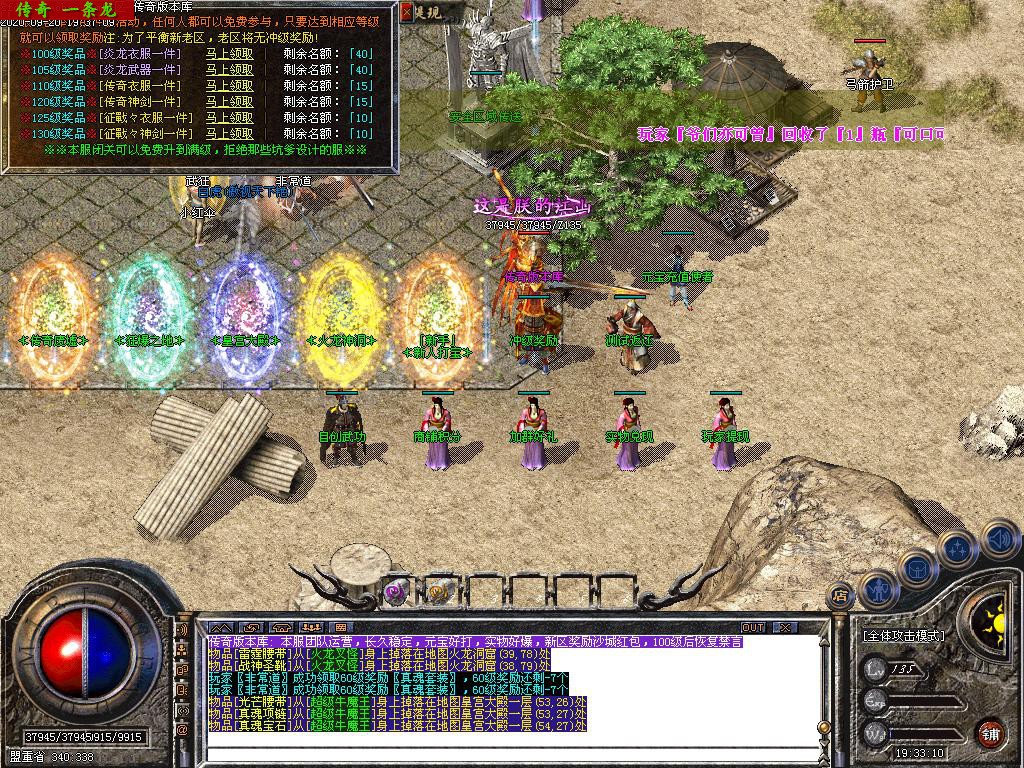Open the red 铺 stall button
Screen dimensions: 1024x768
click(x=990, y=731)
